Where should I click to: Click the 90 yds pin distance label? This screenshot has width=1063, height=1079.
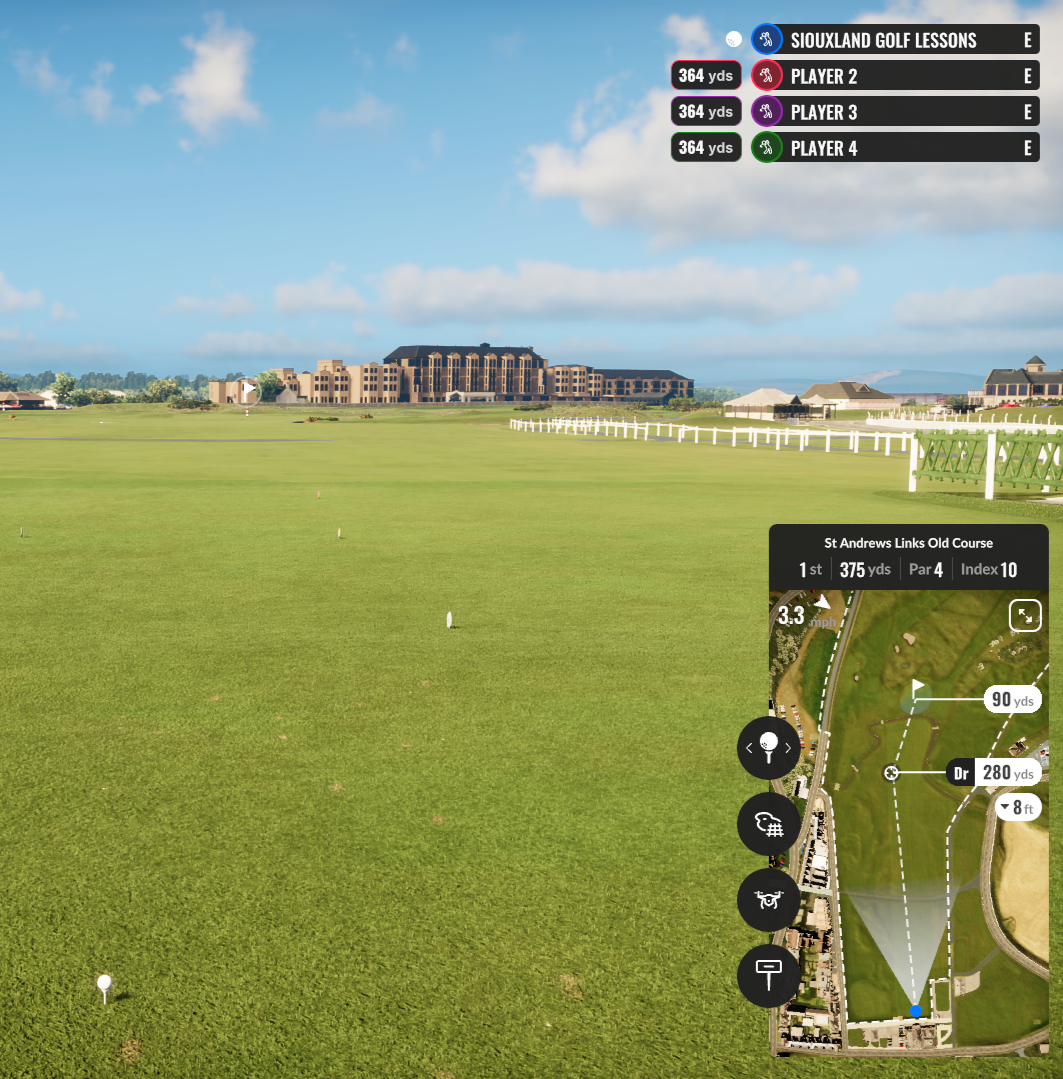[x=1012, y=700]
